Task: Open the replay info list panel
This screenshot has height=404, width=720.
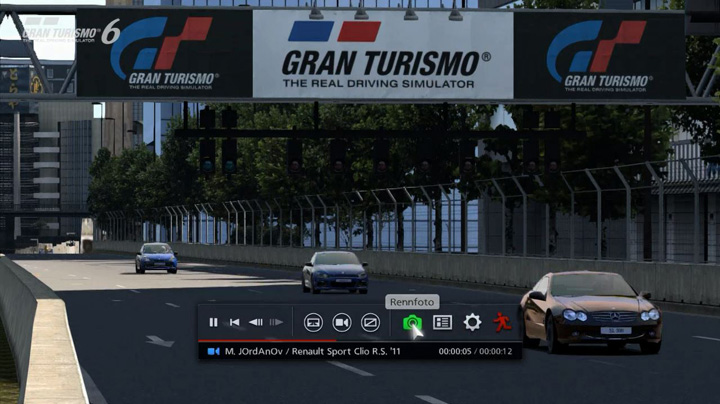Action: [x=442, y=322]
